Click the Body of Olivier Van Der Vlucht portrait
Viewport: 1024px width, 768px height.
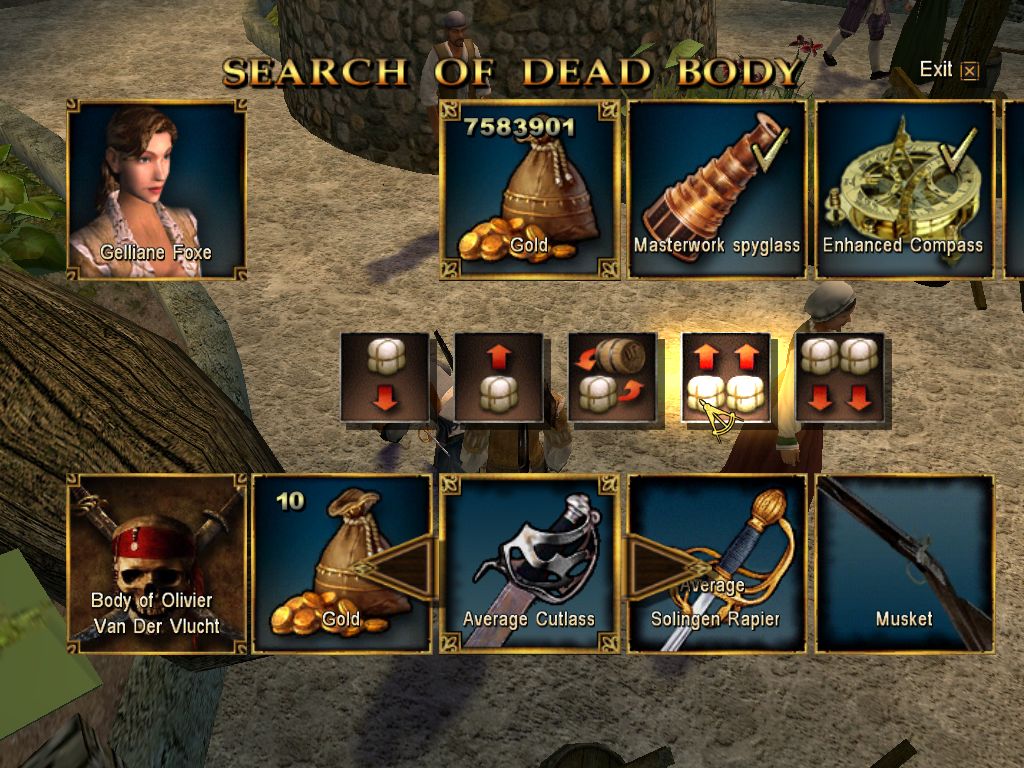156,564
